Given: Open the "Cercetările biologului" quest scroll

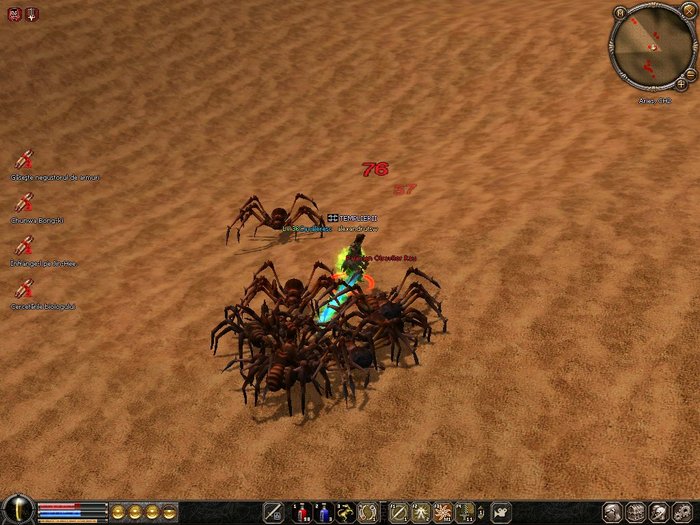Looking at the screenshot, I should pos(24,289).
